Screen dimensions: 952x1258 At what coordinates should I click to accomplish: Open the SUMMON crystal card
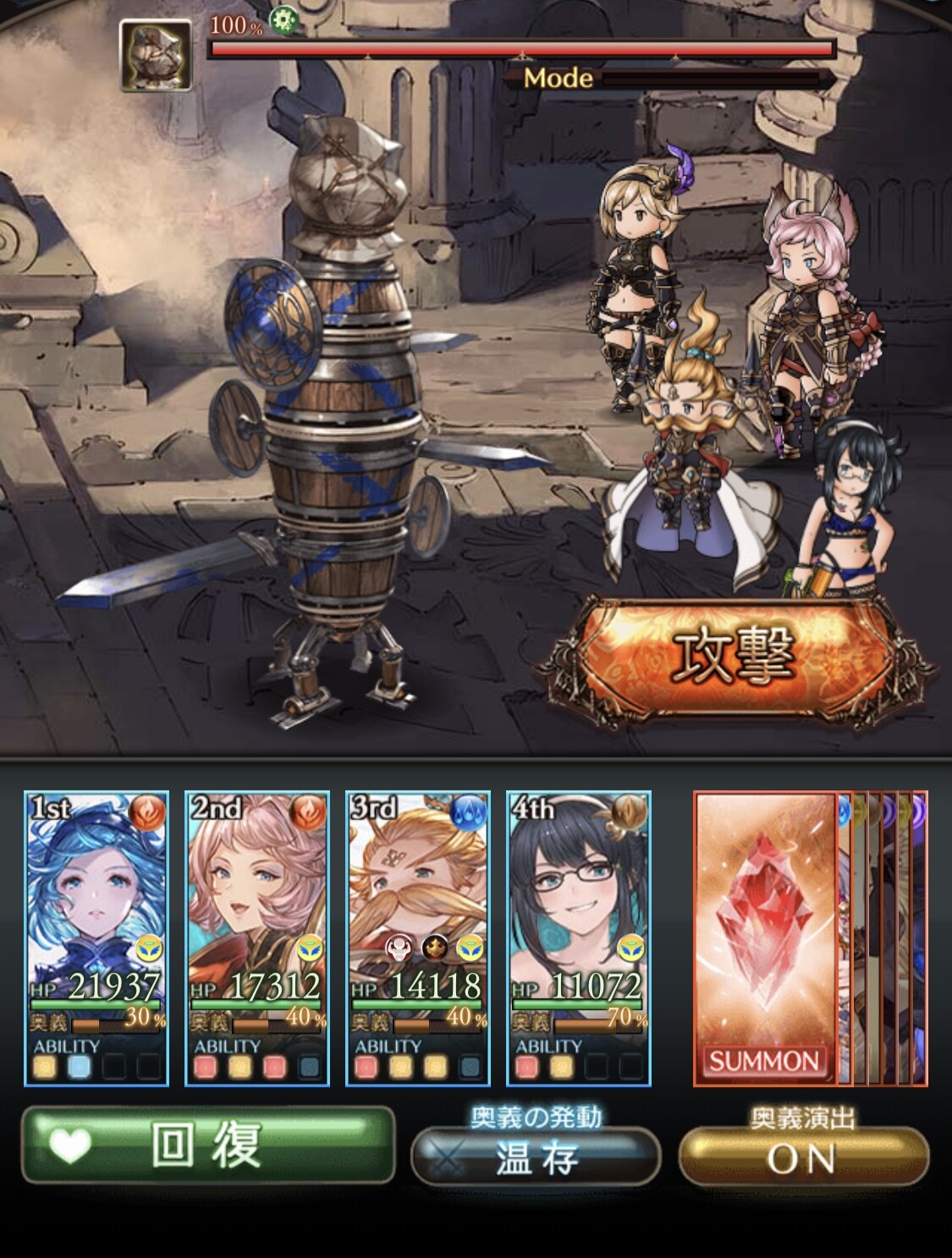pos(764,937)
